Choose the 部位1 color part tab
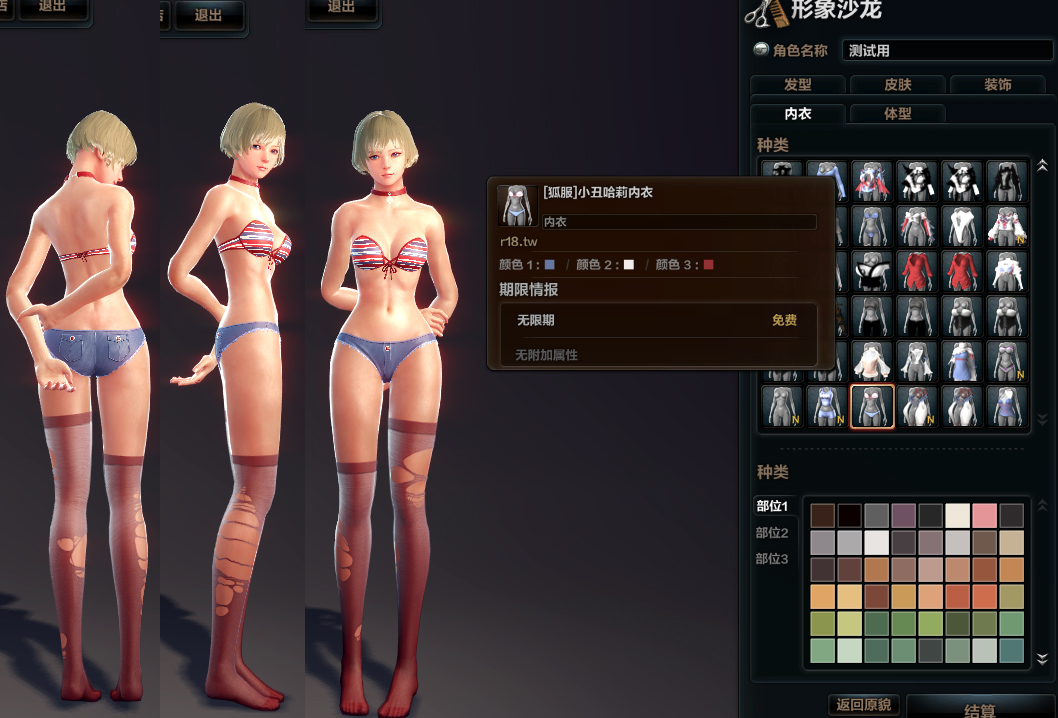Image resolution: width=1058 pixels, height=718 pixels. [x=772, y=507]
